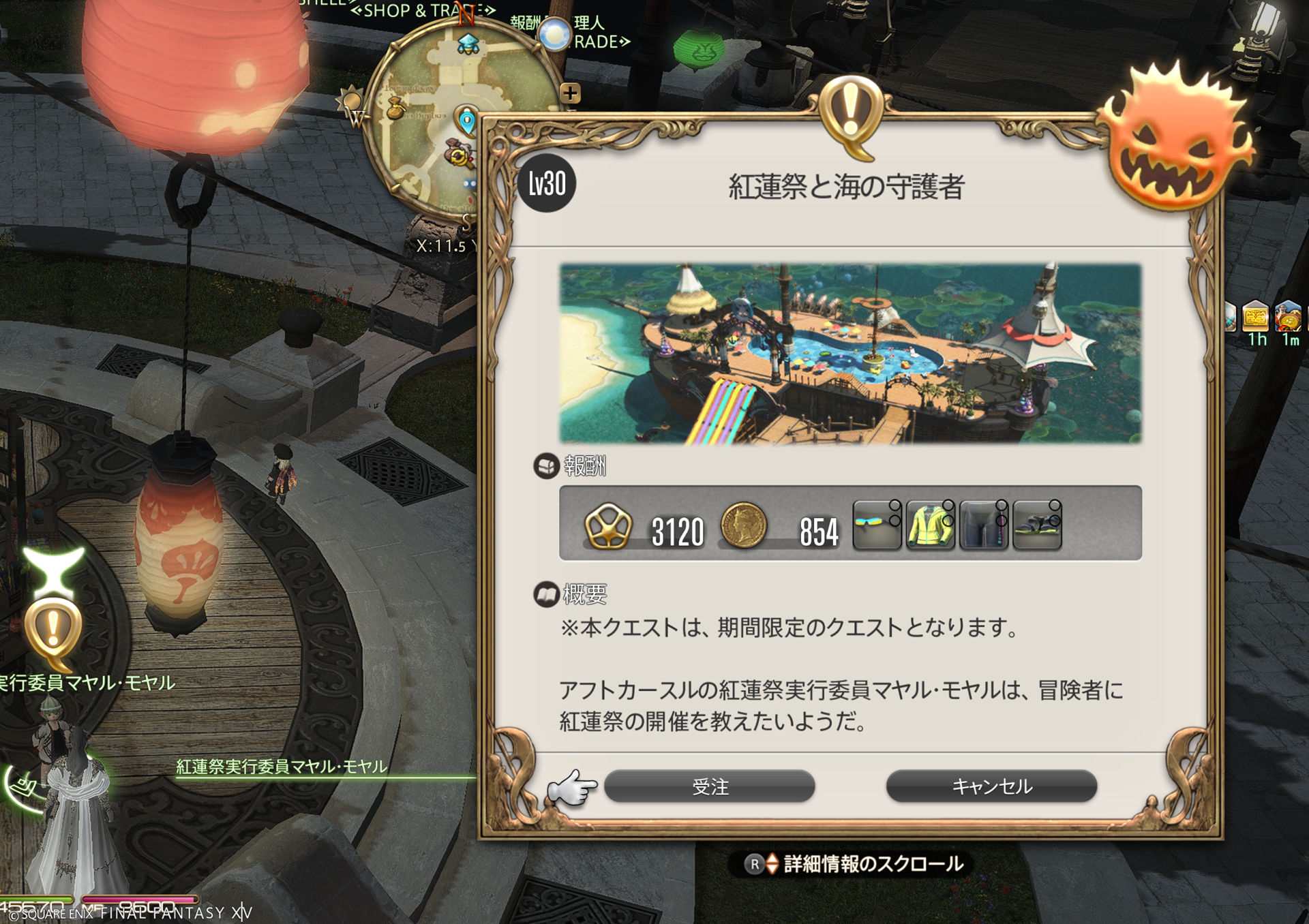Accept the quest with 受注 button
The width and height of the screenshot is (1309, 924).
click(x=709, y=786)
